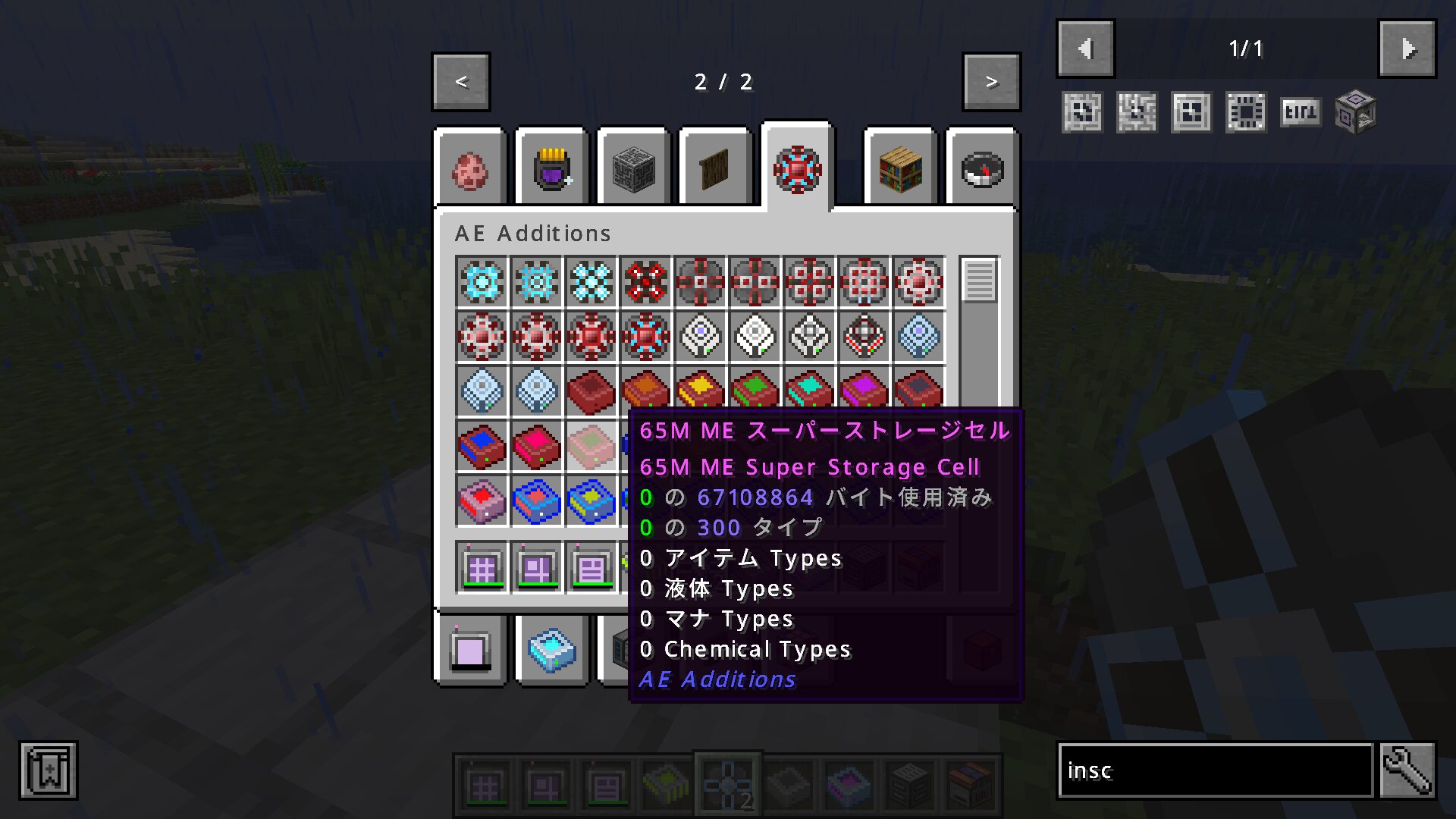
Task: Click the > button to advance the item pages
Action: tap(991, 82)
